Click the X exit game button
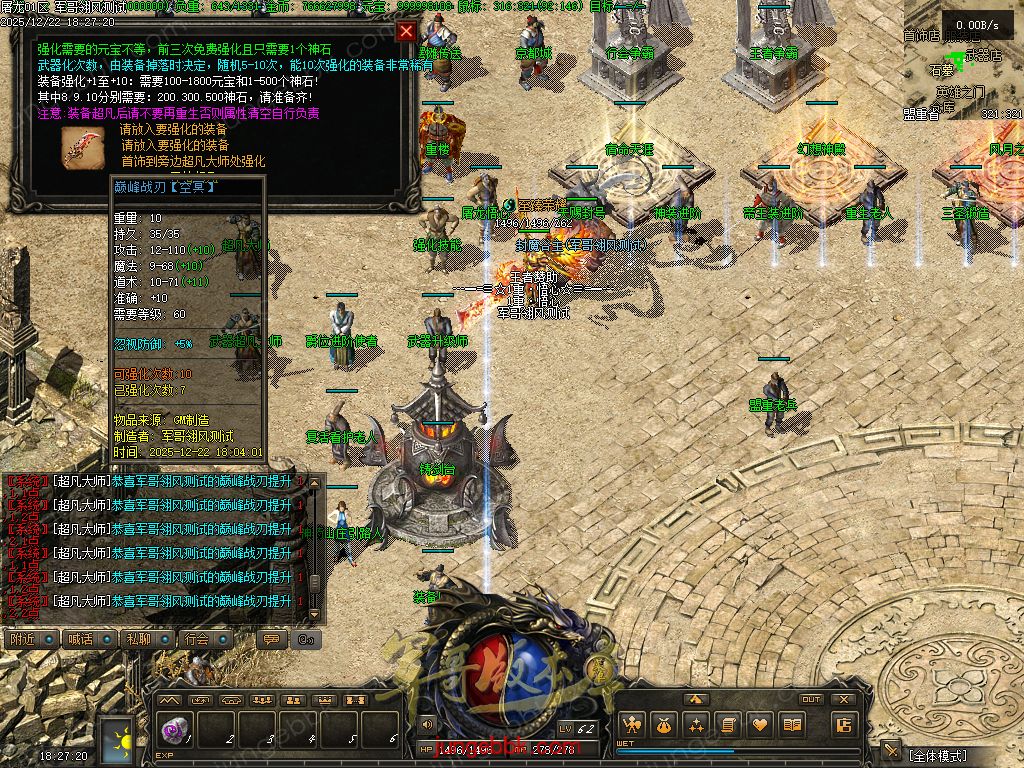Screen dimensions: 1024x768 843,700
